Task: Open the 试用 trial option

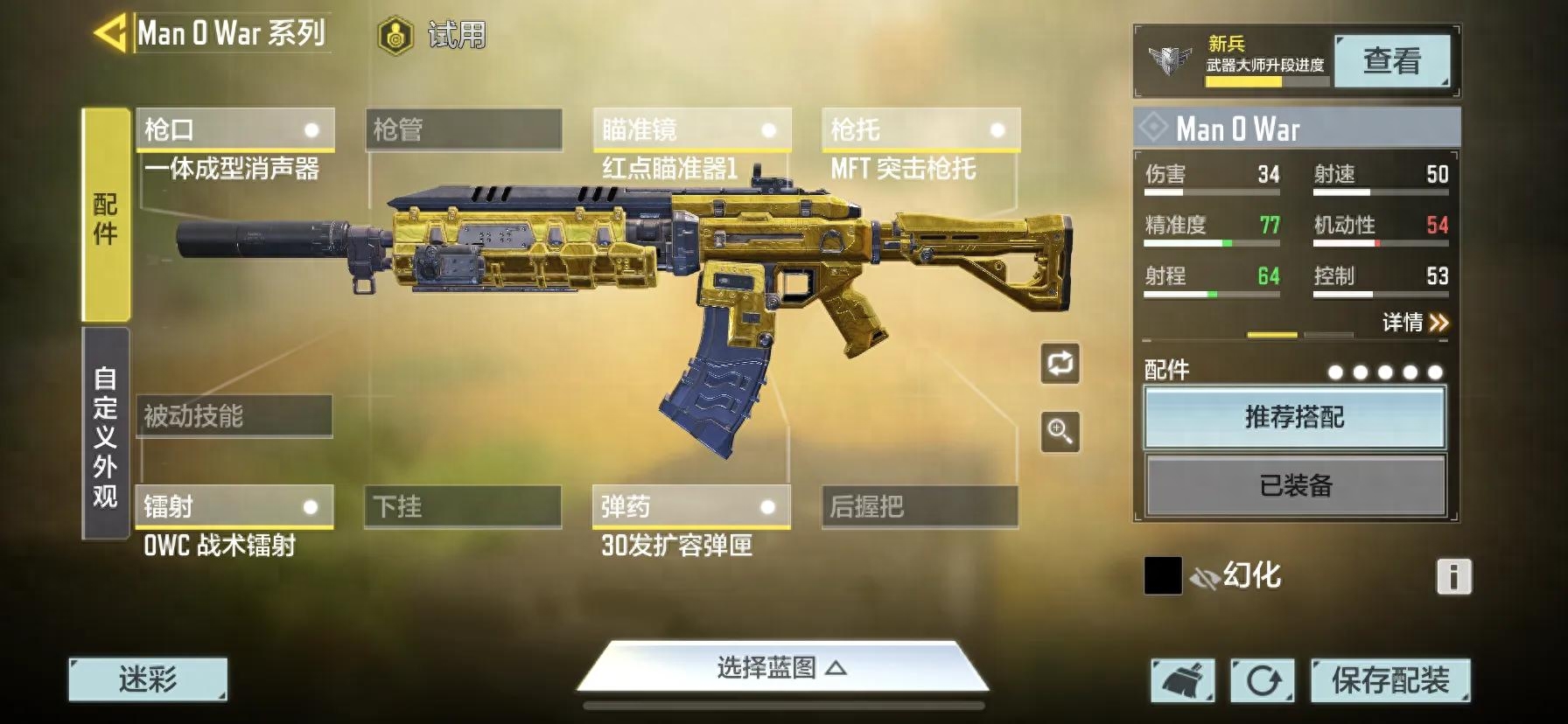Action: coord(433,36)
